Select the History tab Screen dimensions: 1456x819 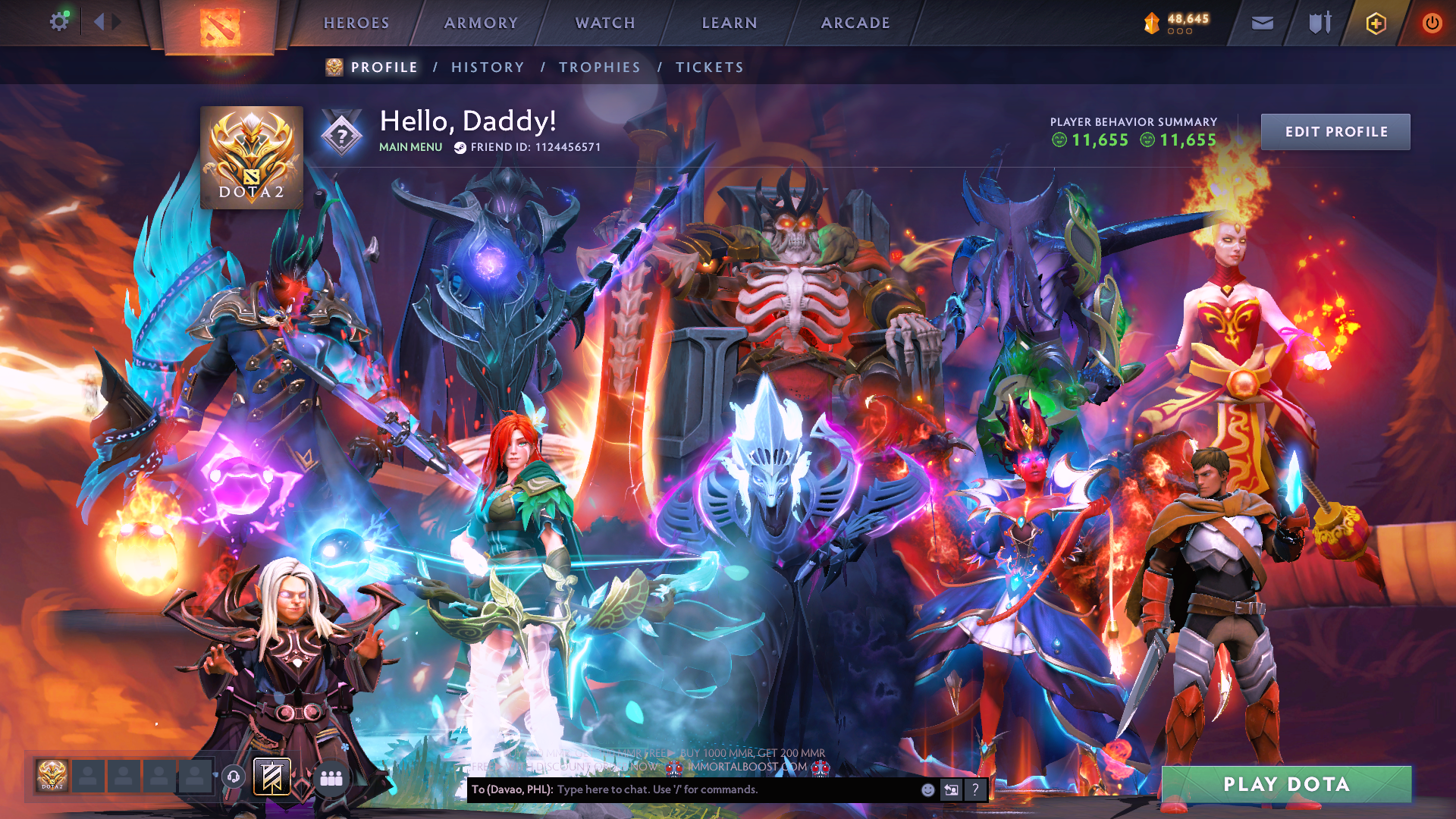coord(488,67)
